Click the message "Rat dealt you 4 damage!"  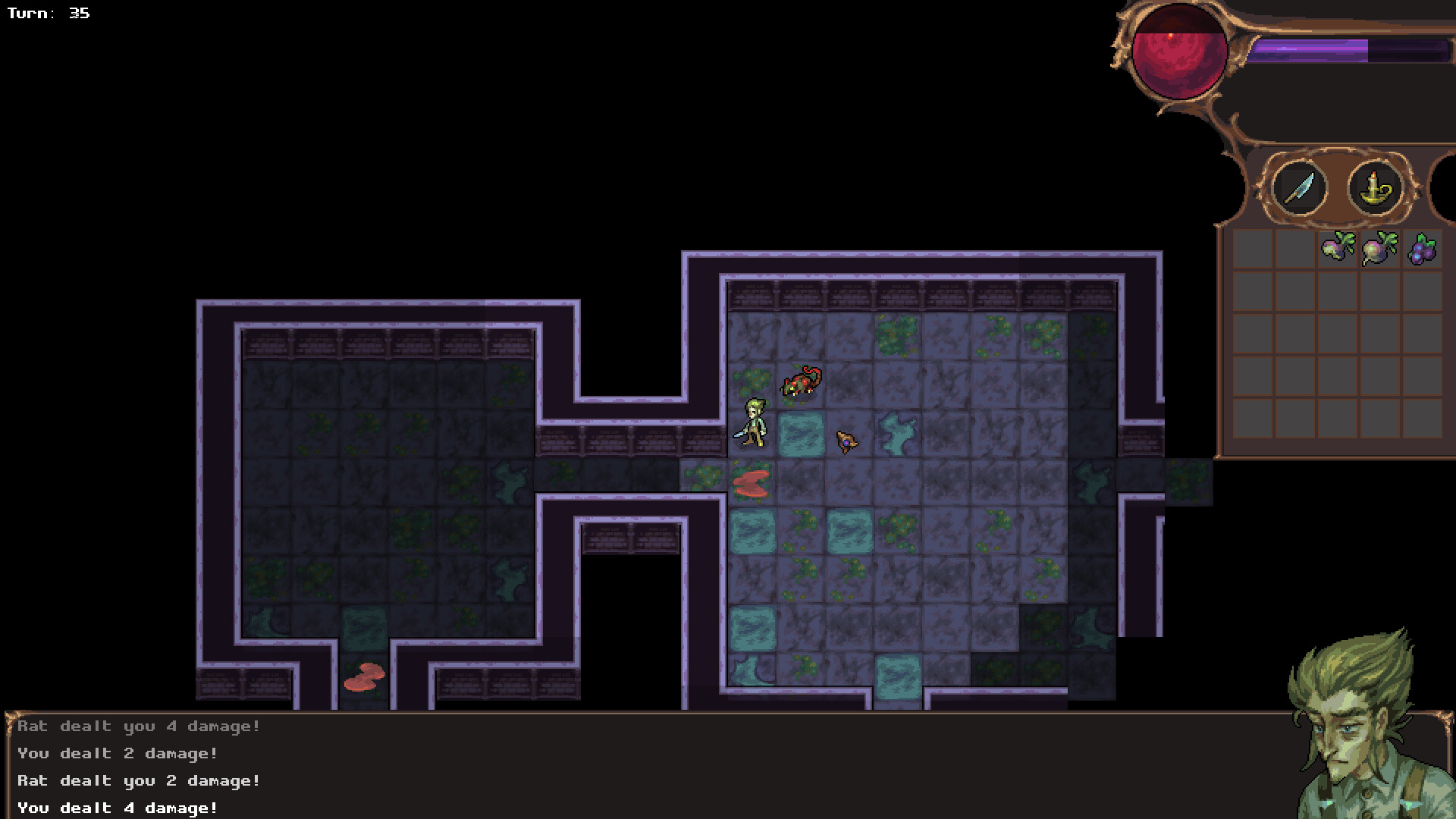coord(136,726)
